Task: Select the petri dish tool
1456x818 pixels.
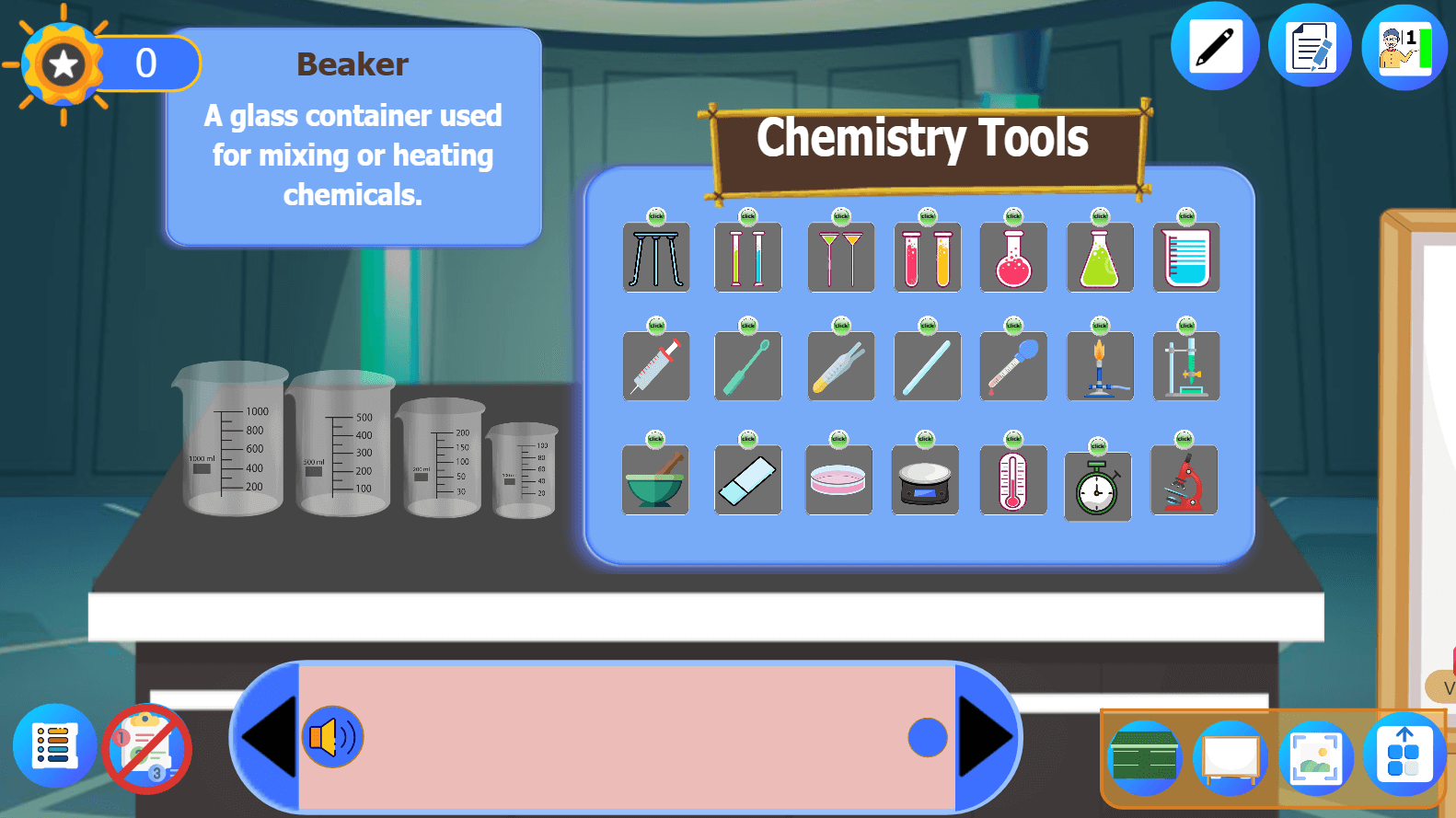Action: pos(838,479)
